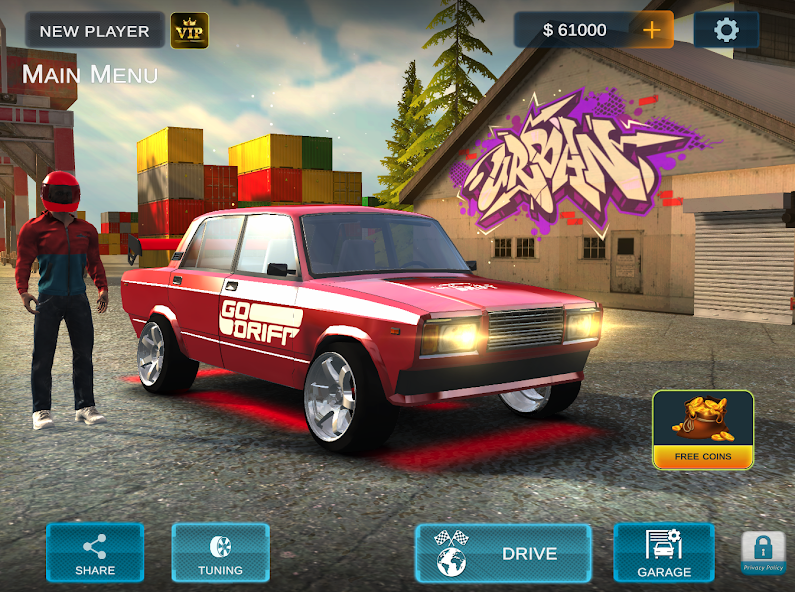Claim the Free Coins offer
This screenshot has width=795, height=592.
point(703,430)
